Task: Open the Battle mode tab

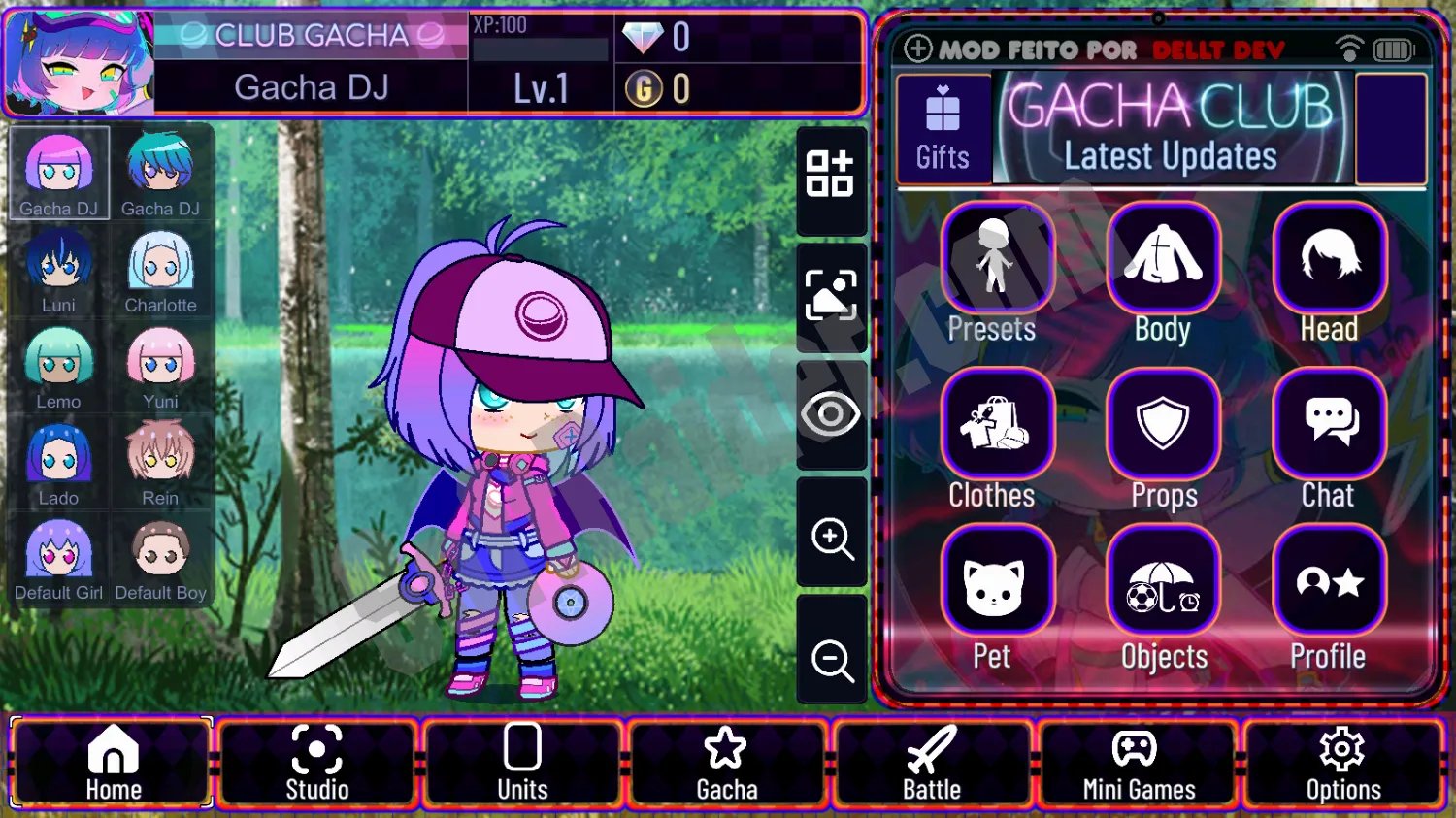Action: 932,763
